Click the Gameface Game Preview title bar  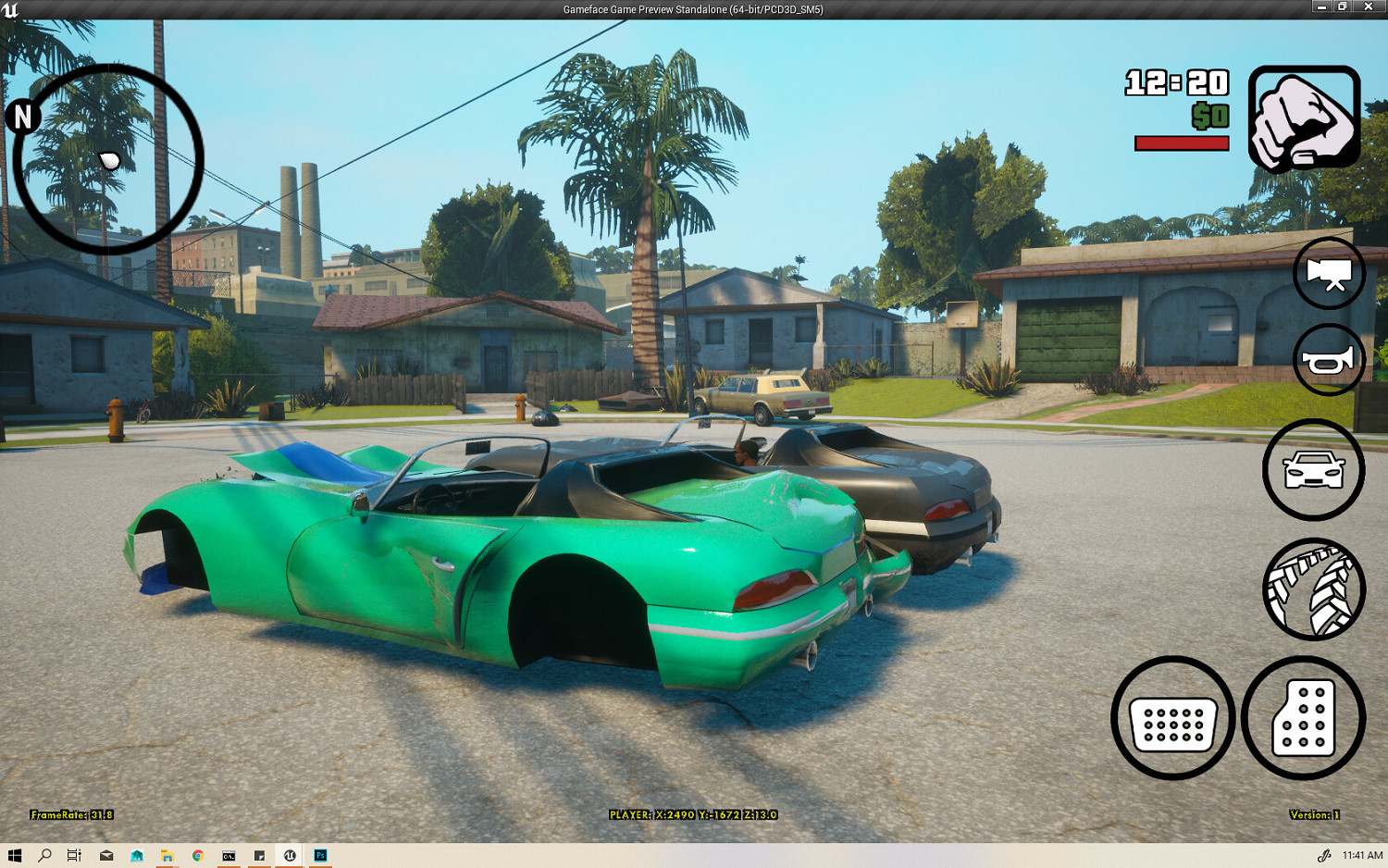point(692,9)
